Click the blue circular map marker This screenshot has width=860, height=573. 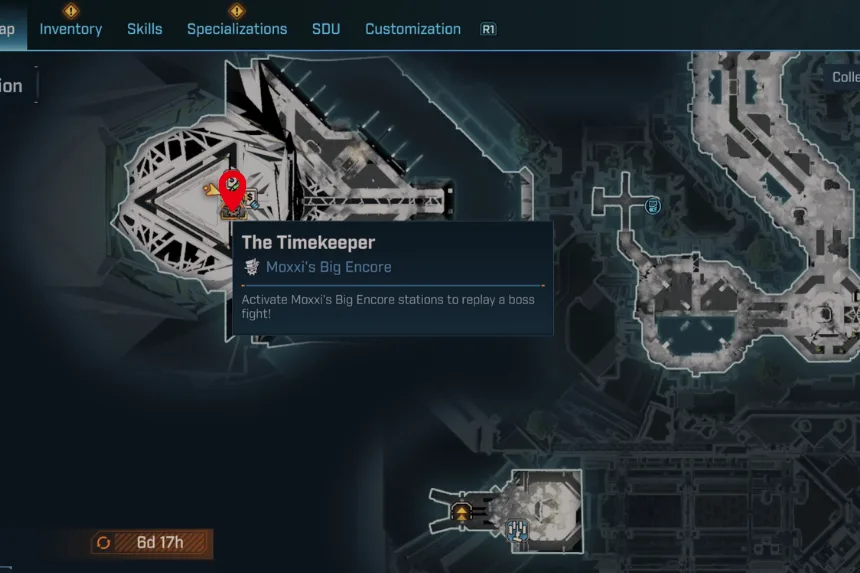653,206
